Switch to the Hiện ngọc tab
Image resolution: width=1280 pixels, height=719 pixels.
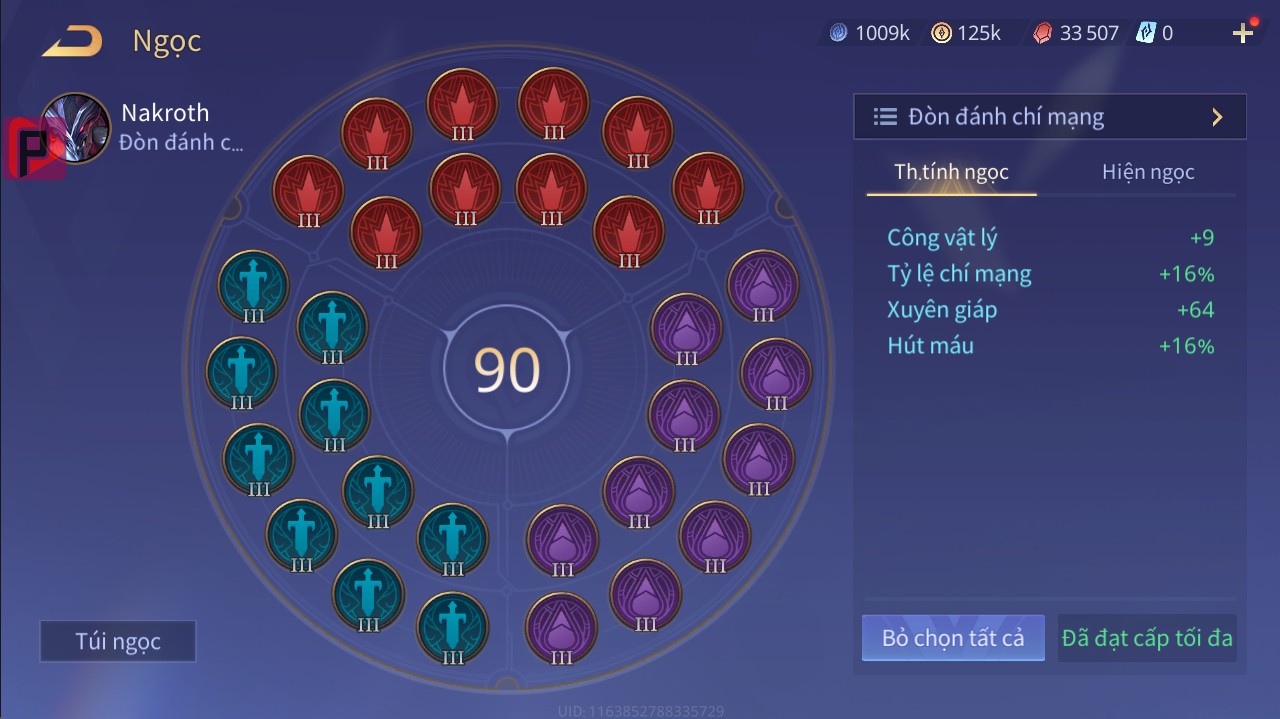point(1148,172)
